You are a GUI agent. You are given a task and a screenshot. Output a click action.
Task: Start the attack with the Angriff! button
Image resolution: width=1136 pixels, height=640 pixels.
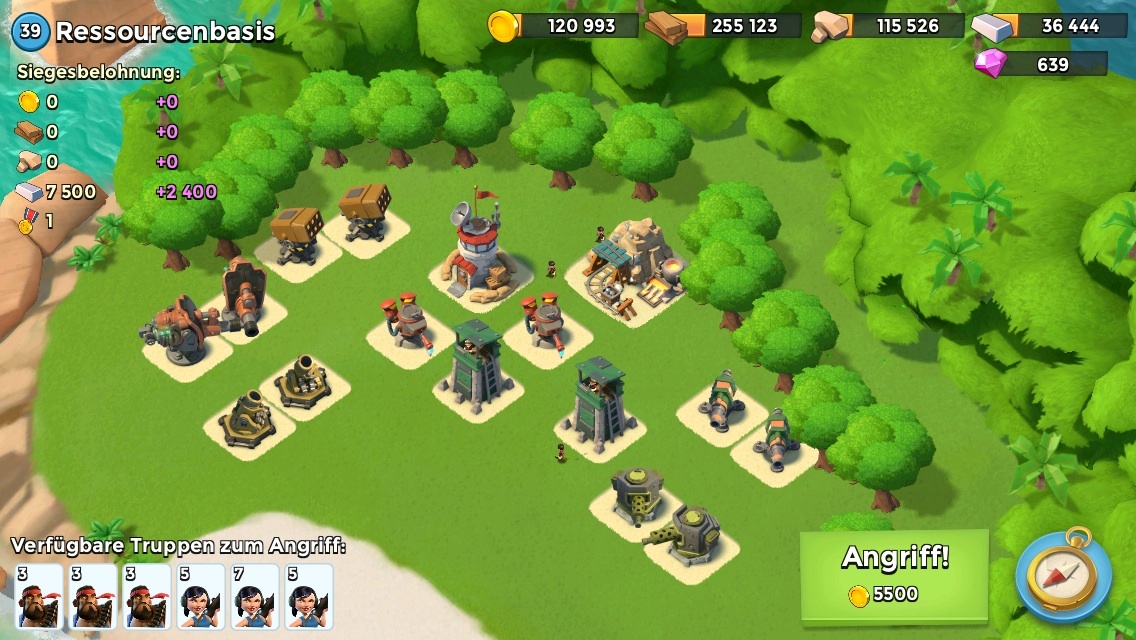click(894, 575)
